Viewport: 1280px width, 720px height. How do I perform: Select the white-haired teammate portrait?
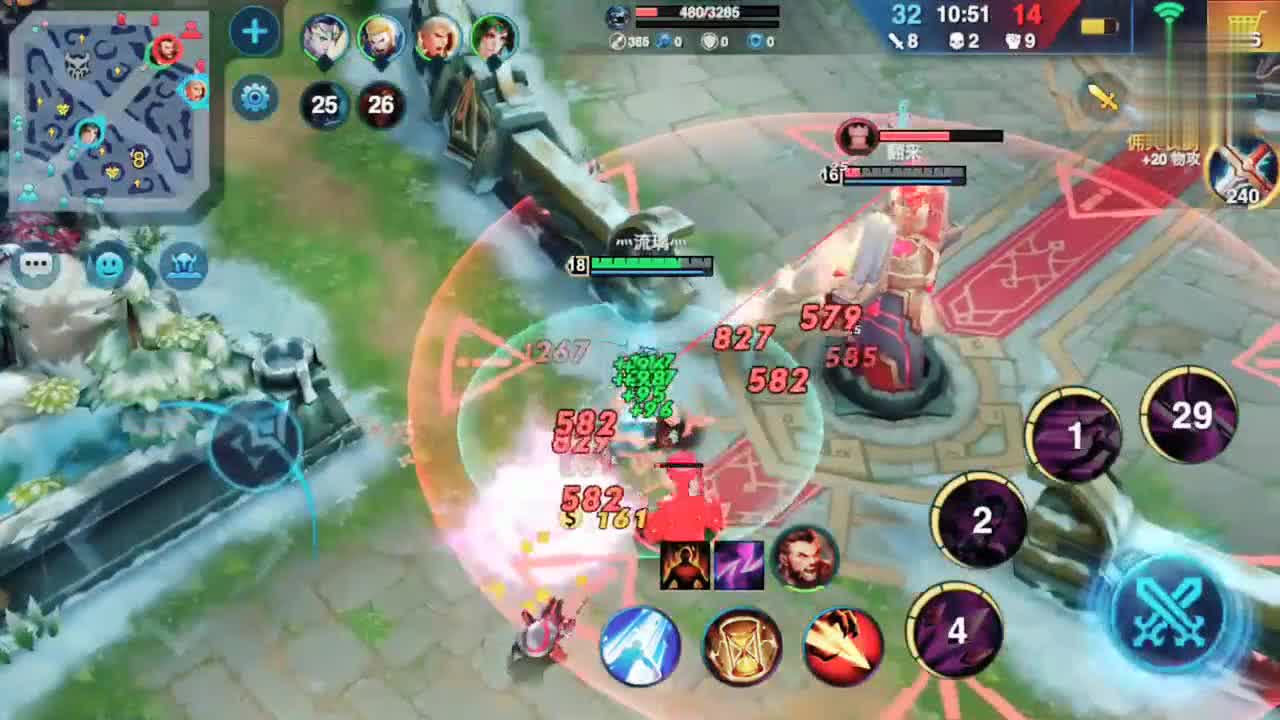325,38
